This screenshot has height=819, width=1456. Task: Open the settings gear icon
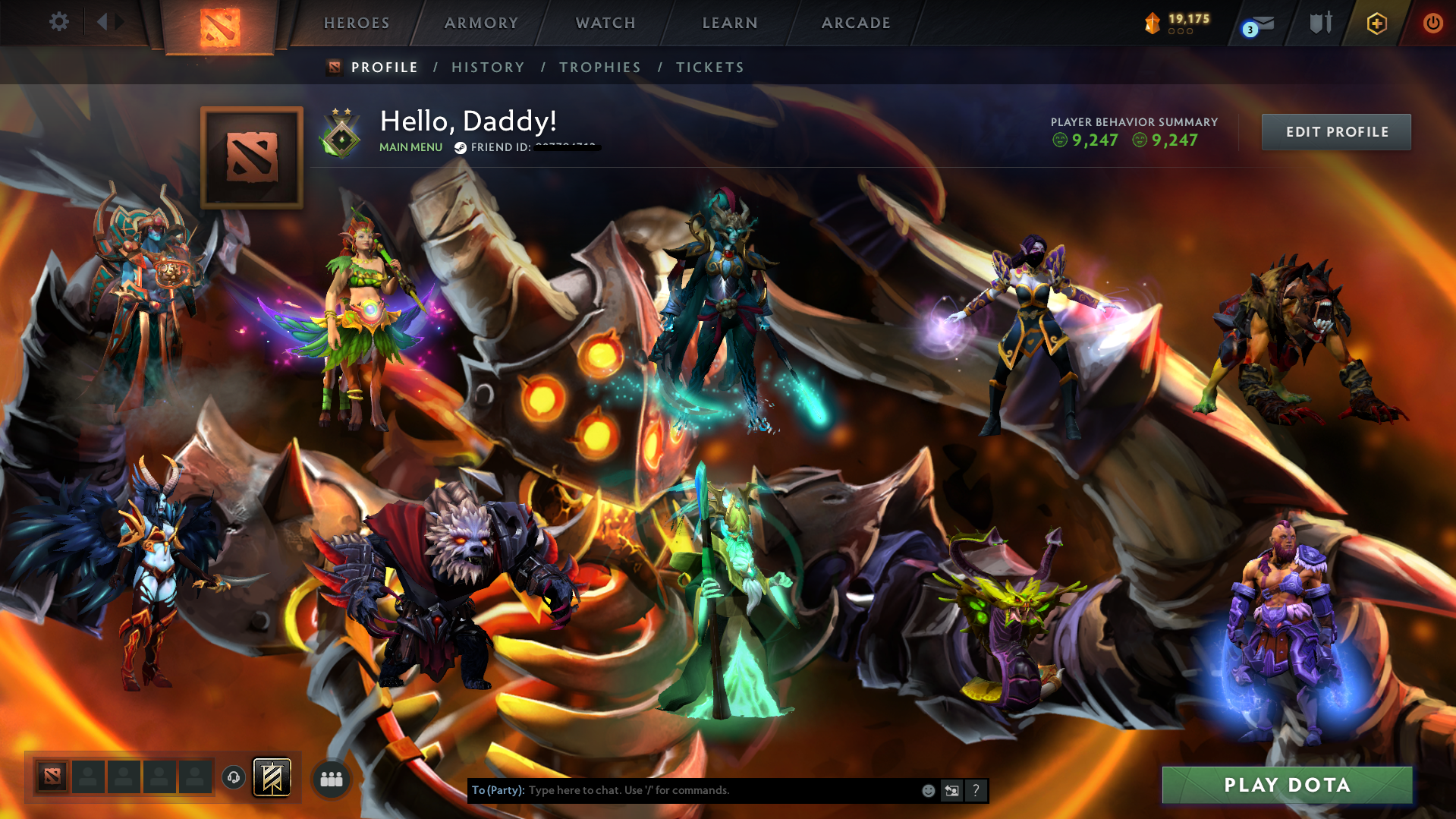pyautogui.click(x=58, y=22)
